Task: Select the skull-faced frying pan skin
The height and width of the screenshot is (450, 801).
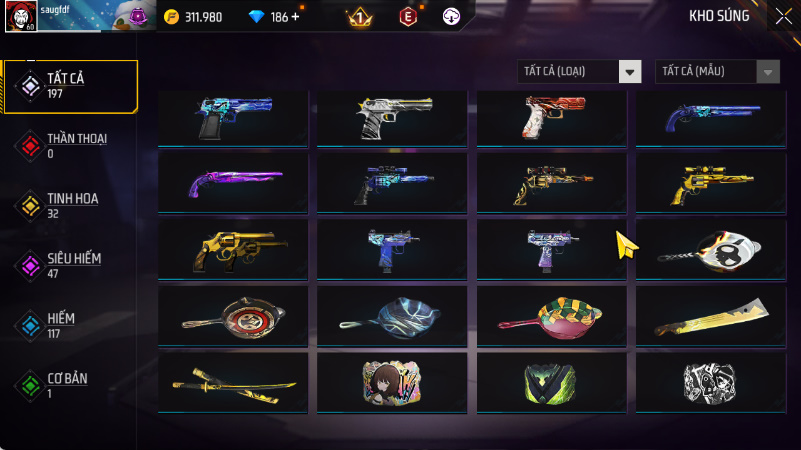Action: click(711, 250)
